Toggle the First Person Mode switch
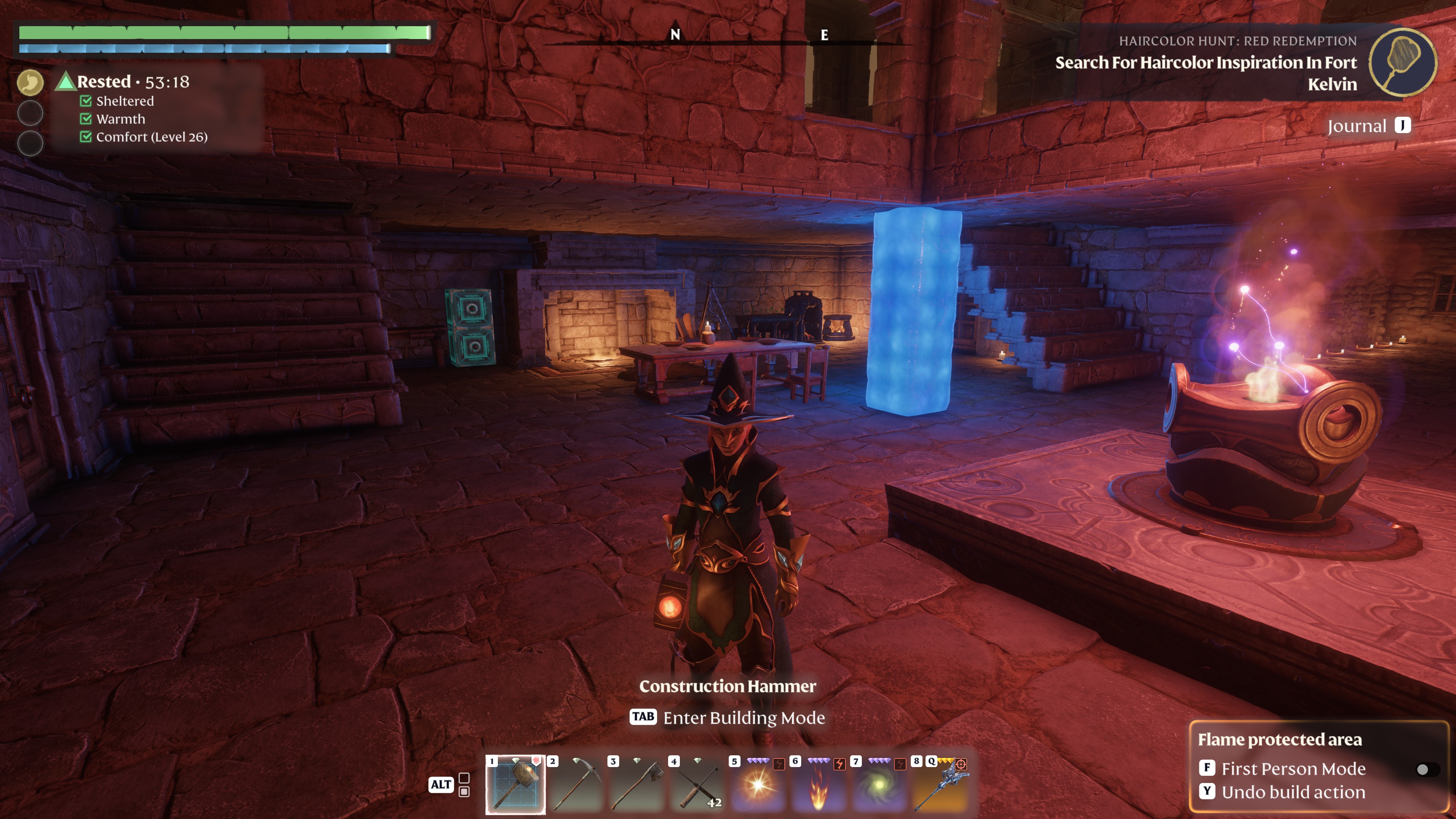This screenshot has height=819, width=1456. click(x=1426, y=769)
